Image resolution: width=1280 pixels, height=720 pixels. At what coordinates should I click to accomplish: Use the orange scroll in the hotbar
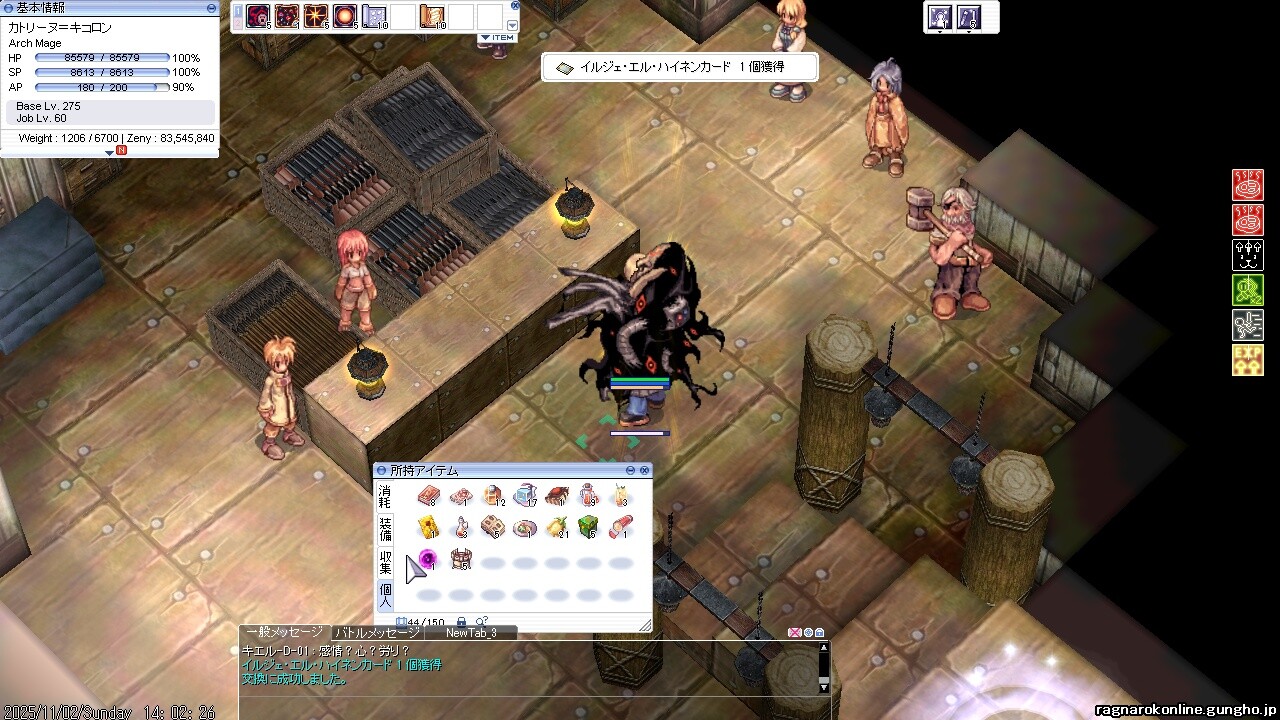pos(432,16)
